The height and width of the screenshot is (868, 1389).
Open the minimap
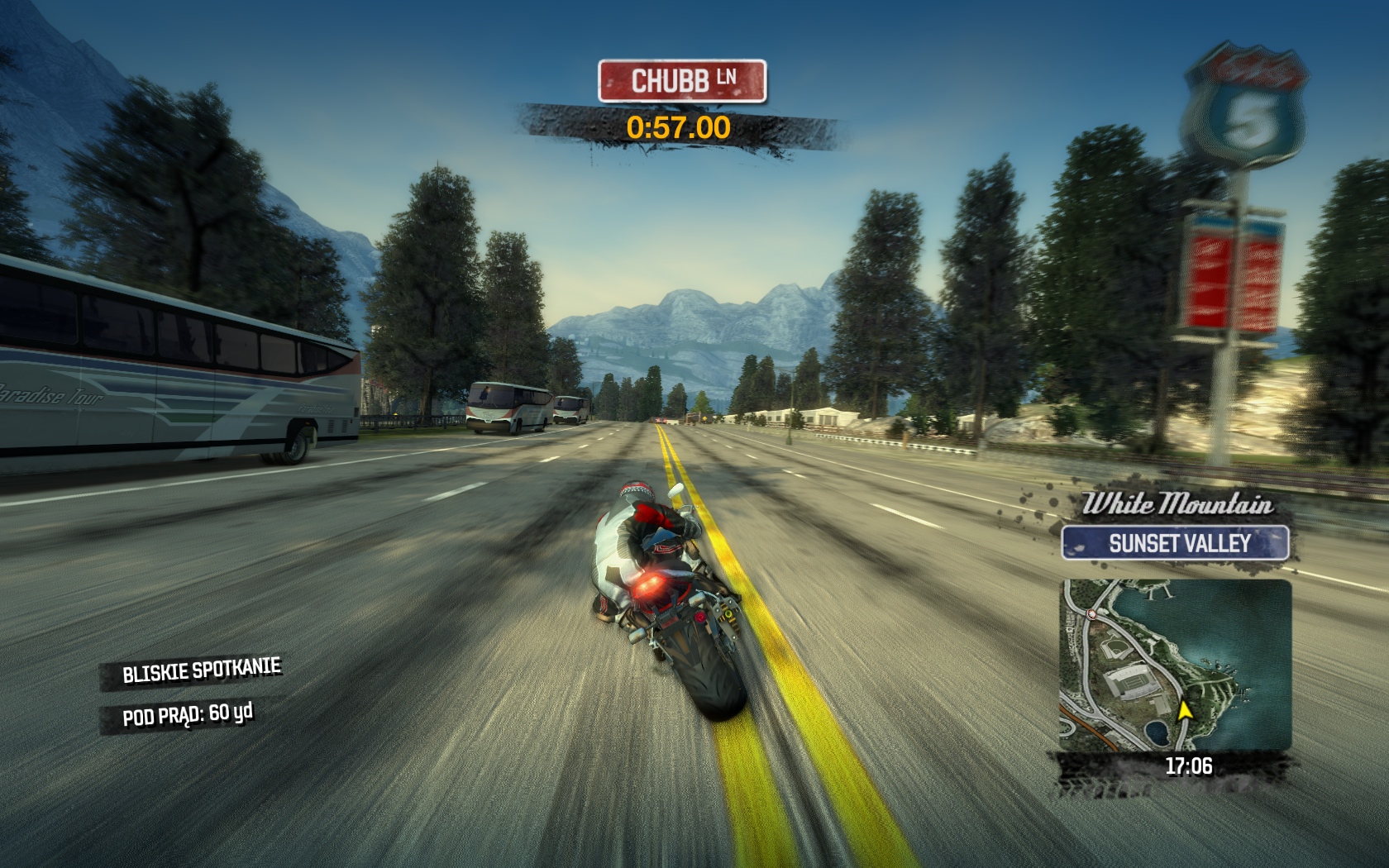tap(1175, 665)
